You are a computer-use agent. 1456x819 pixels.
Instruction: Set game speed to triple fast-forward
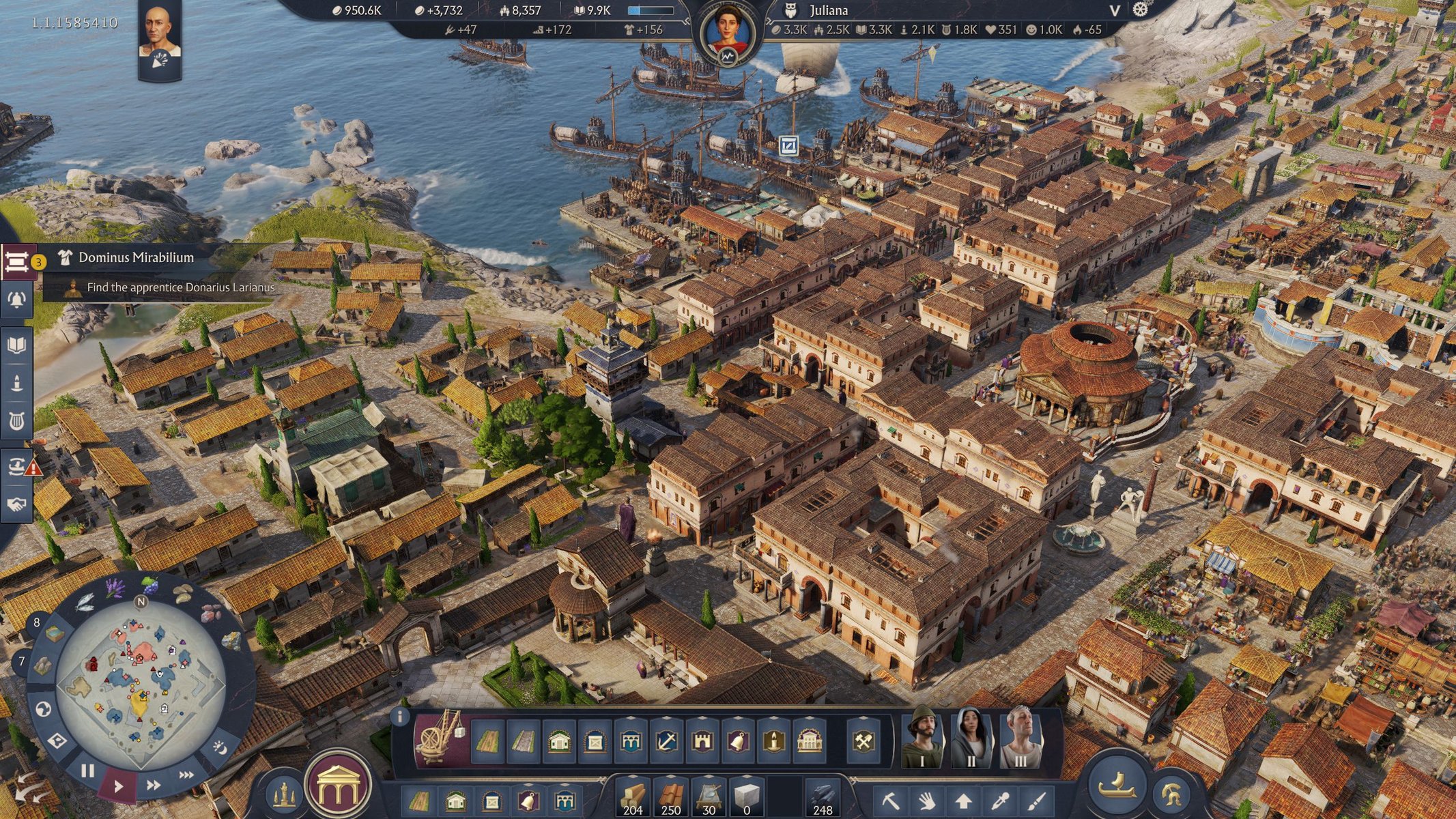point(186,775)
